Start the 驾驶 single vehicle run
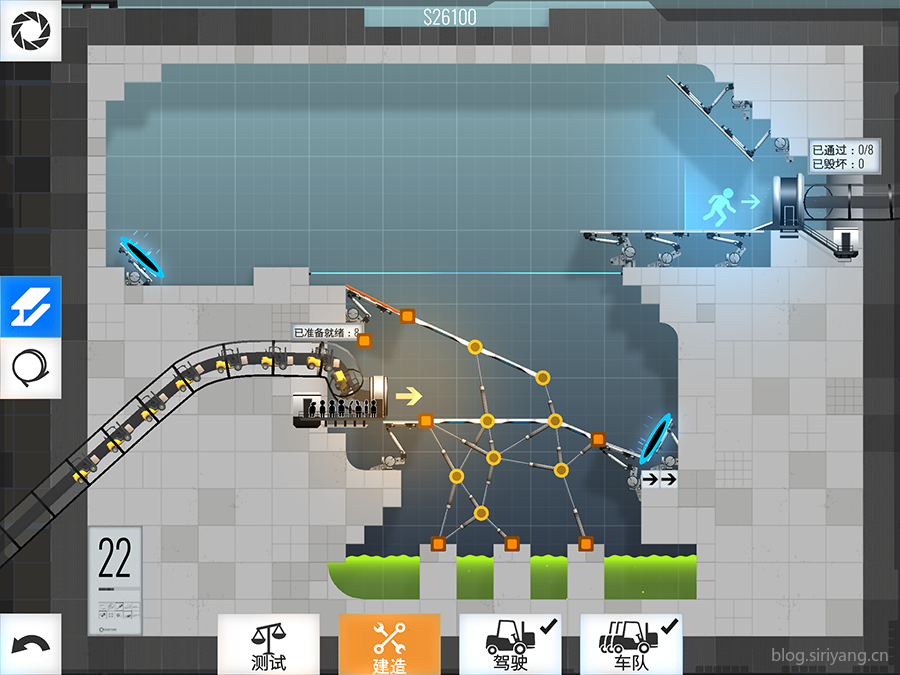The width and height of the screenshot is (900, 675). [x=509, y=644]
